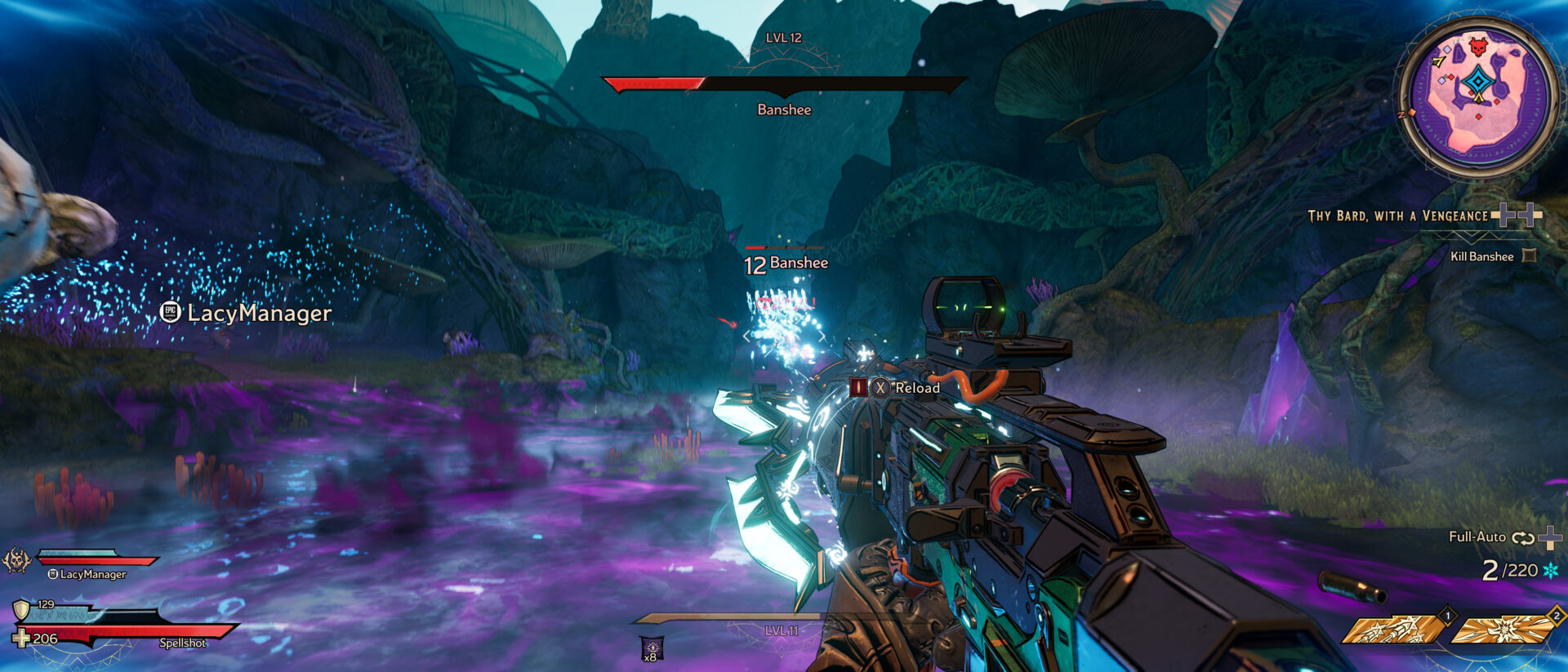Check the Kill Banshee objective box
Screen dimensions: 1568x672
click(x=1529, y=256)
